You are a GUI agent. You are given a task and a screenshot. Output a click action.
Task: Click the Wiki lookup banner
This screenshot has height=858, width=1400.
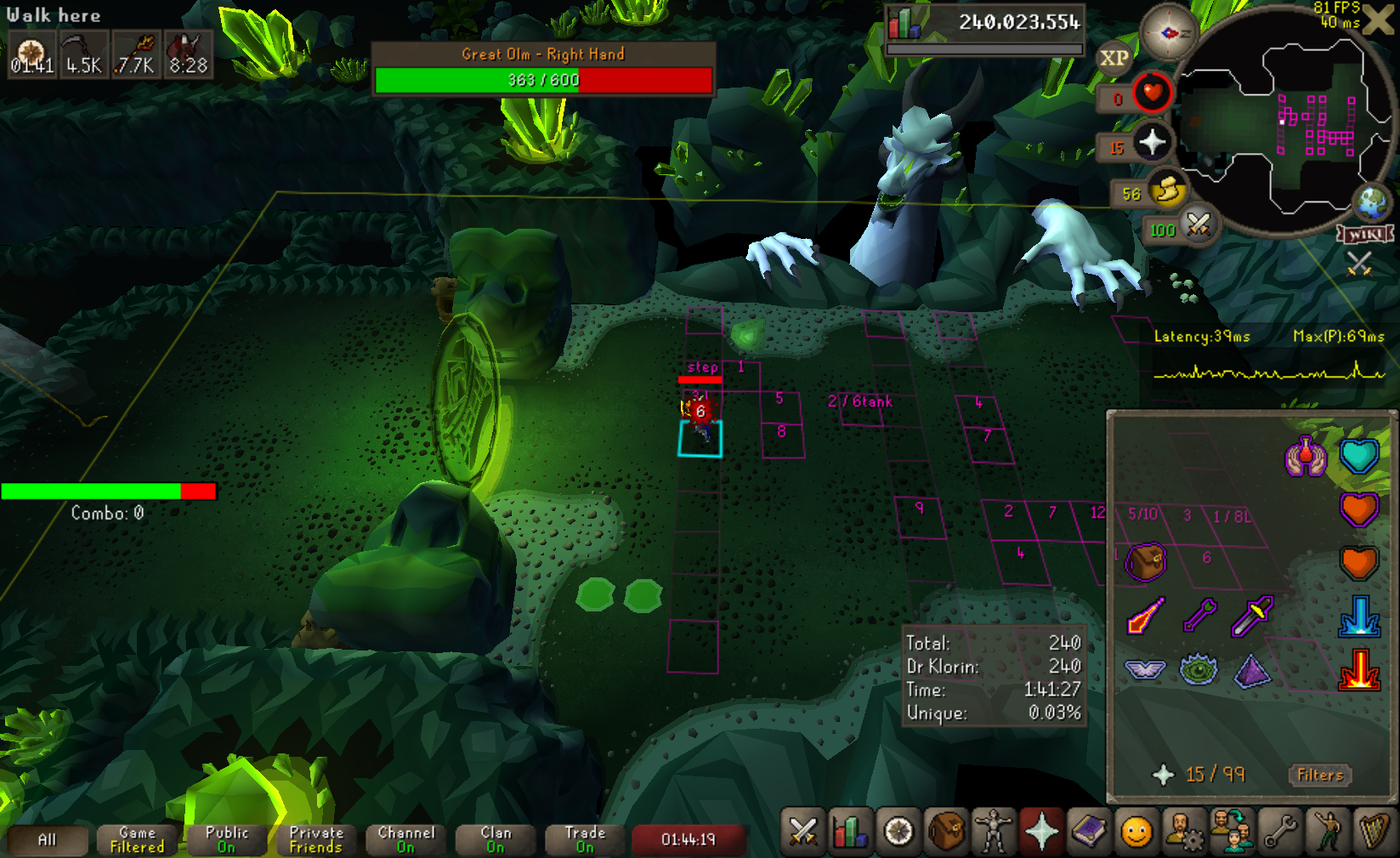[1366, 234]
